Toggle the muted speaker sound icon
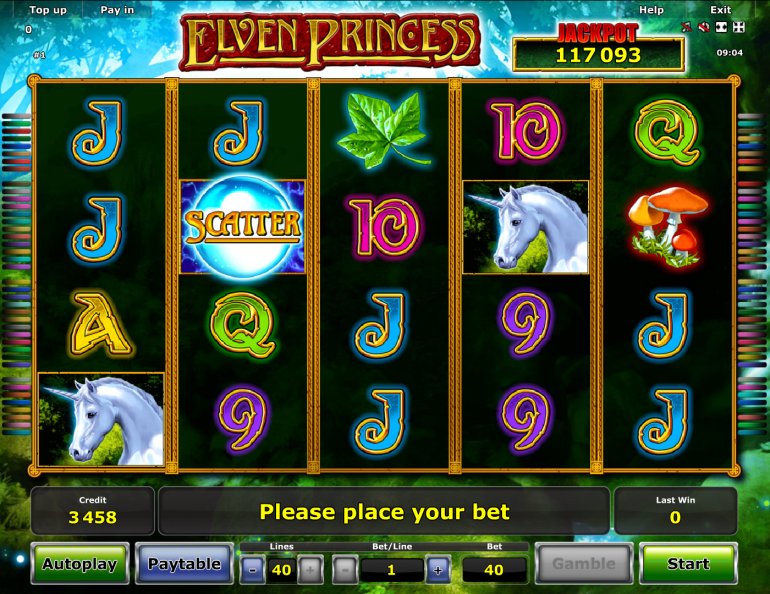770x594 pixels. (x=703, y=27)
